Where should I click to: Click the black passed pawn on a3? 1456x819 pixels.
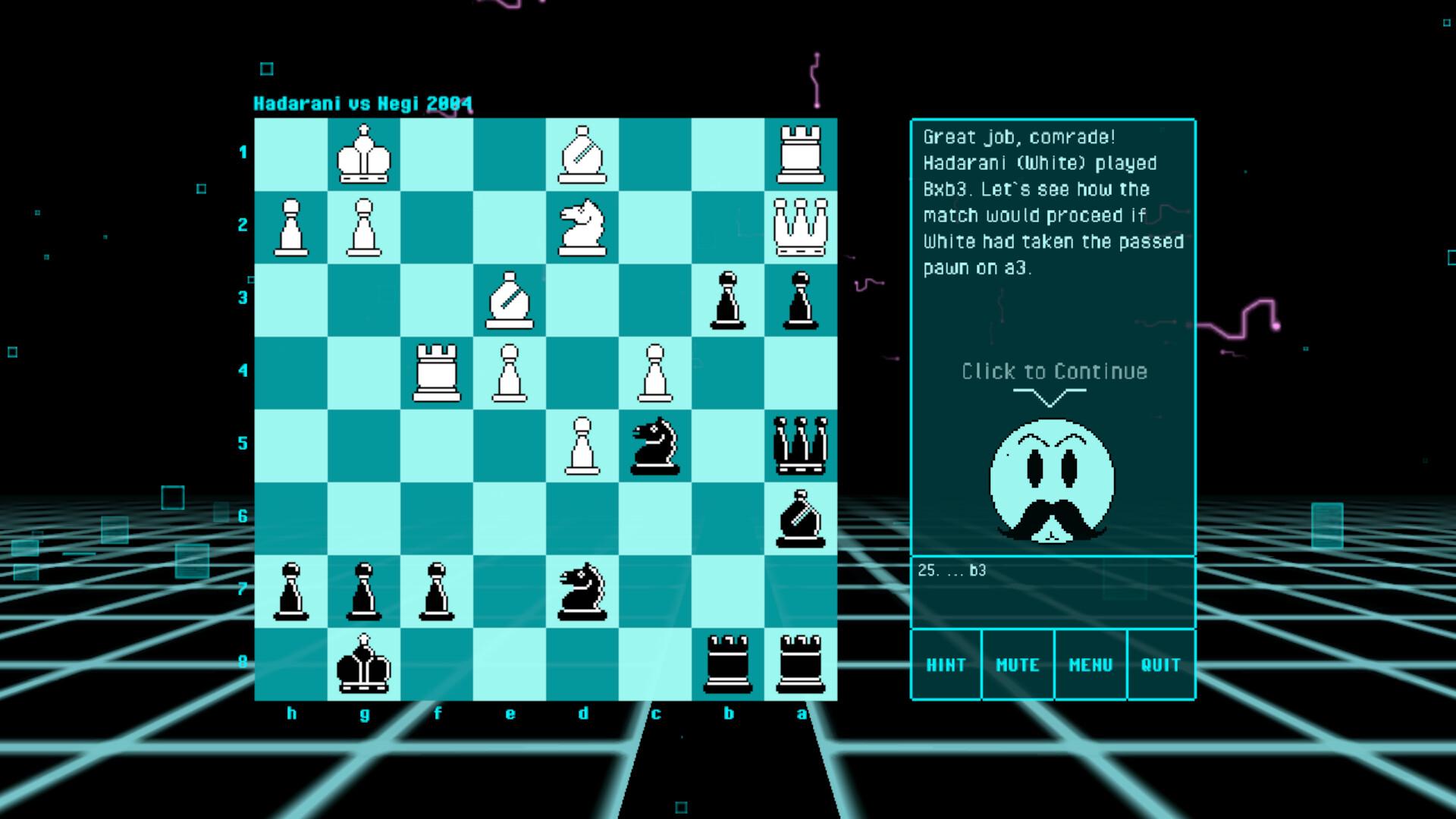802,300
